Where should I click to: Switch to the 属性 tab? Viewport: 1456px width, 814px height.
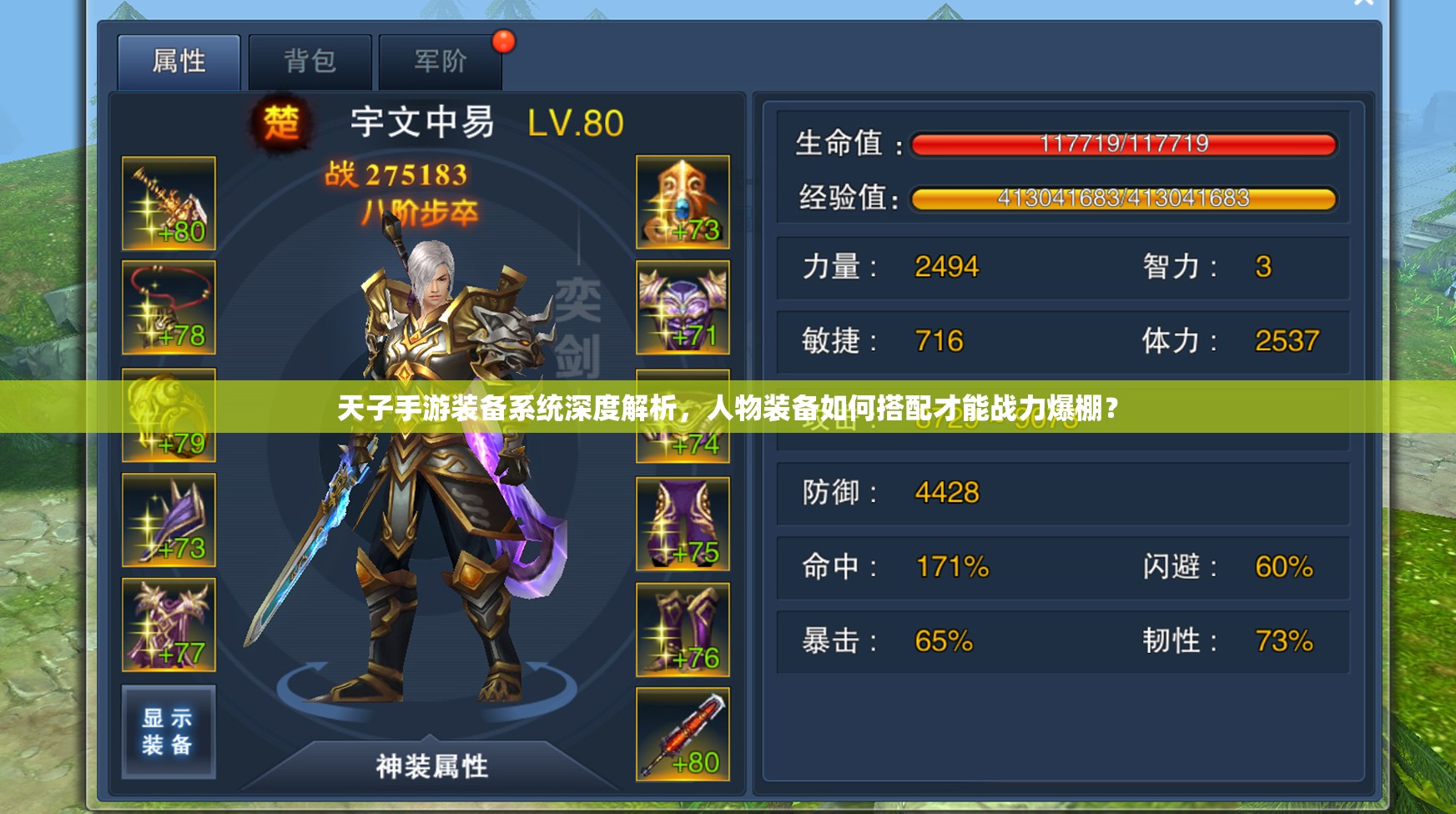click(178, 58)
